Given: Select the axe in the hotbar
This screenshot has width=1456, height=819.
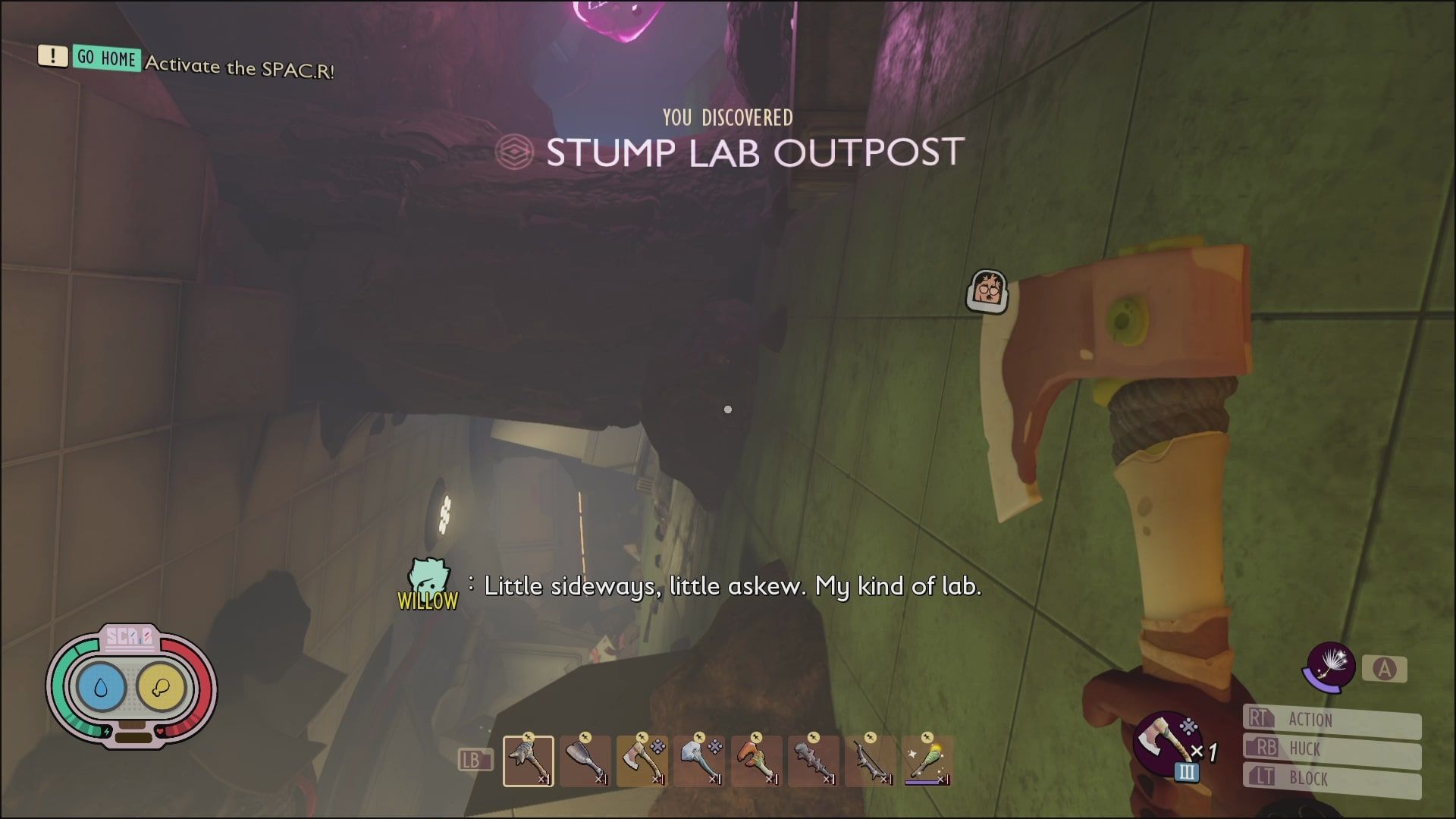Looking at the screenshot, I should [641, 761].
